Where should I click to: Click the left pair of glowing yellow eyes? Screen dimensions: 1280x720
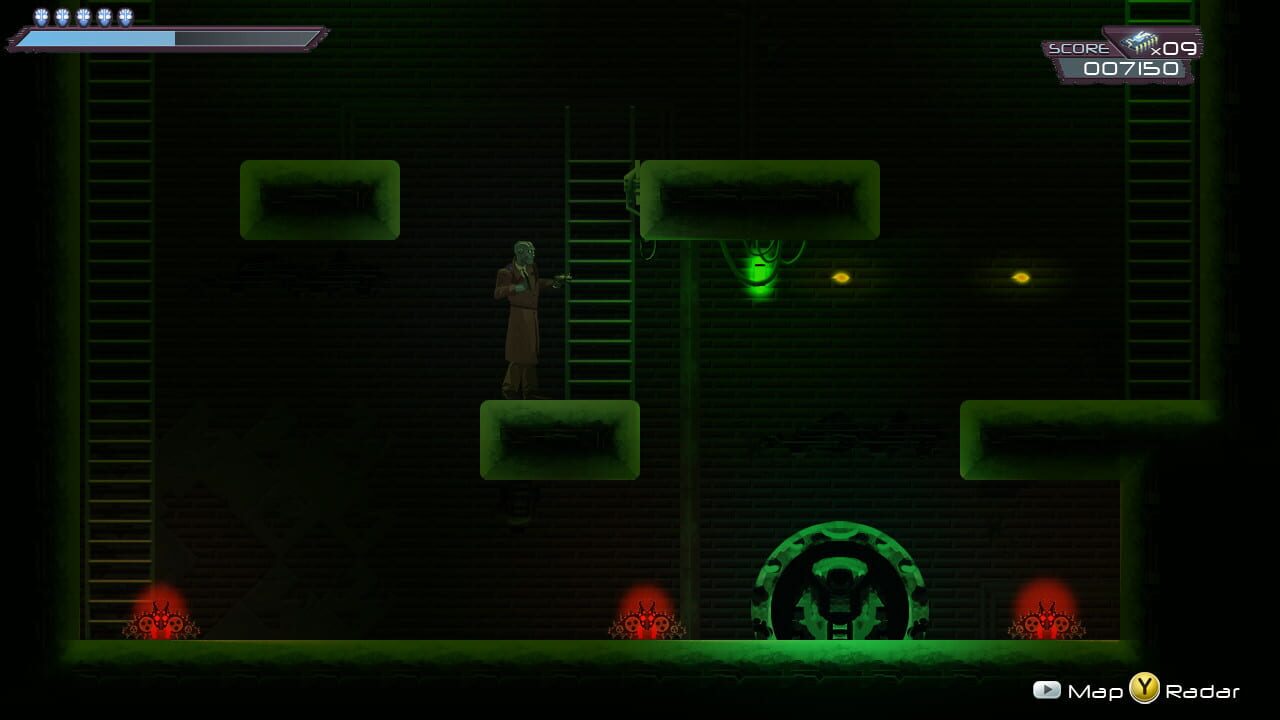(843, 275)
